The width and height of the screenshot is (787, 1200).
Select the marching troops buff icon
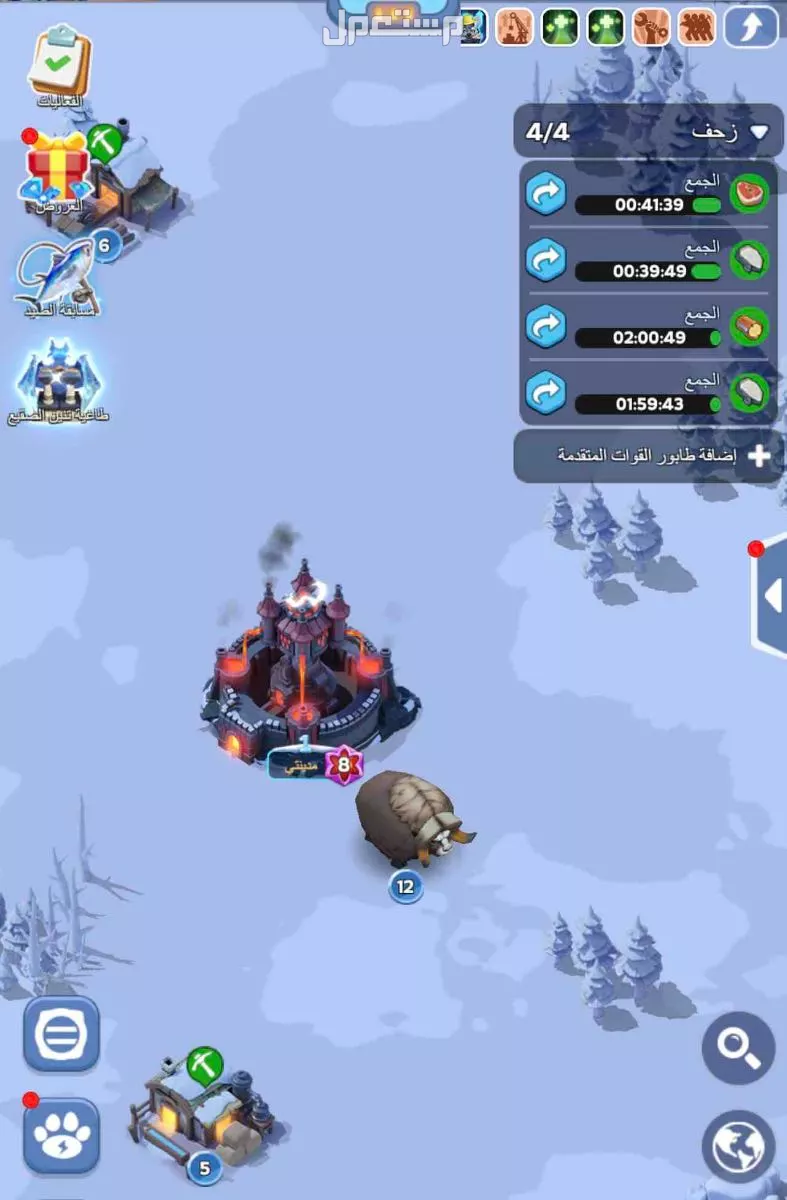tap(698, 27)
